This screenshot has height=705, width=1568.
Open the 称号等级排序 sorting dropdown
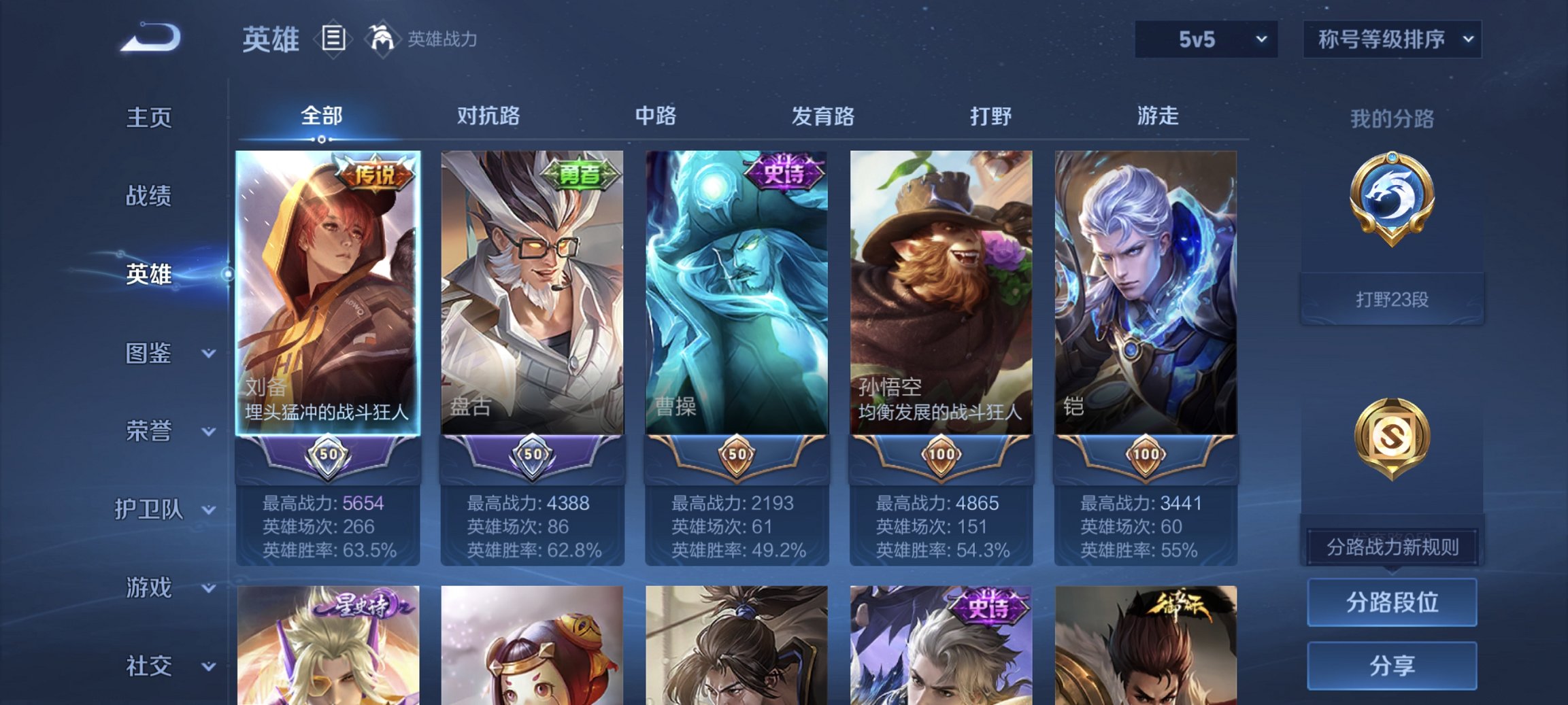click(1392, 39)
